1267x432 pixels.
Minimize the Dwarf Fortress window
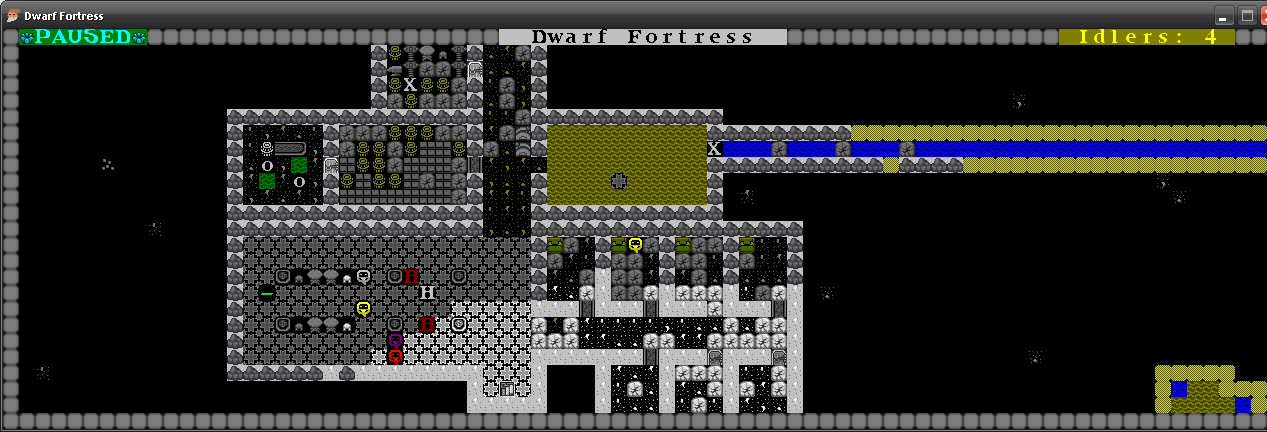[x=1224, y=15]
